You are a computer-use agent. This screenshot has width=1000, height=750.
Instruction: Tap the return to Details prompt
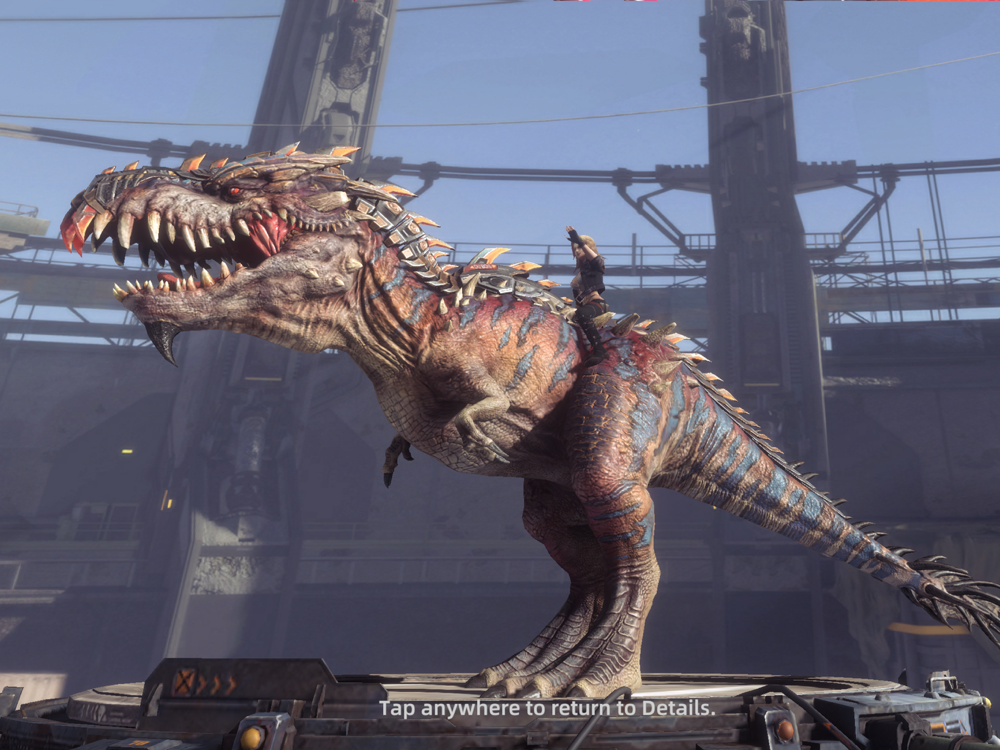point(547,708)
